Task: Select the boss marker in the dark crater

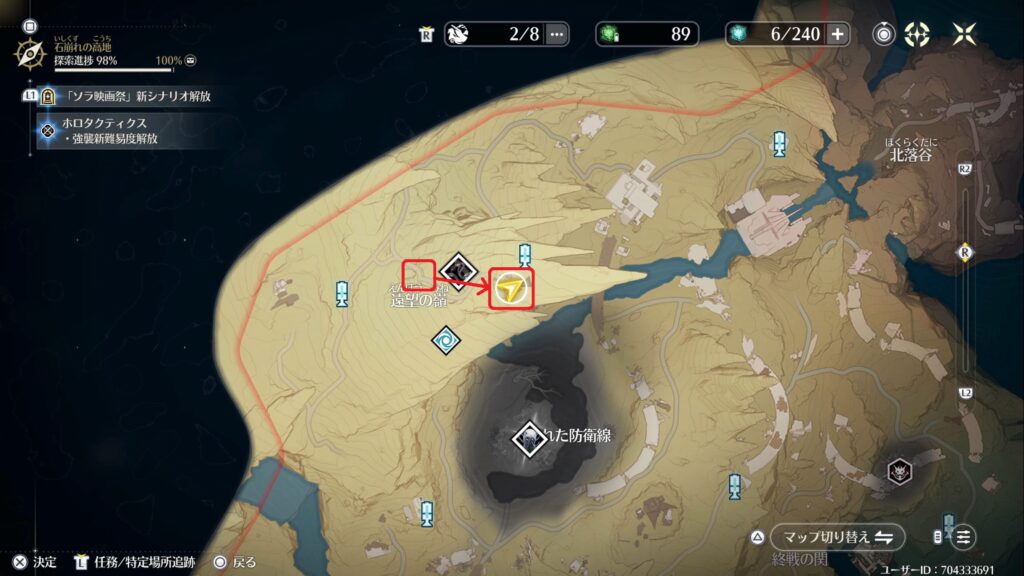Action: tap(527, 438)
